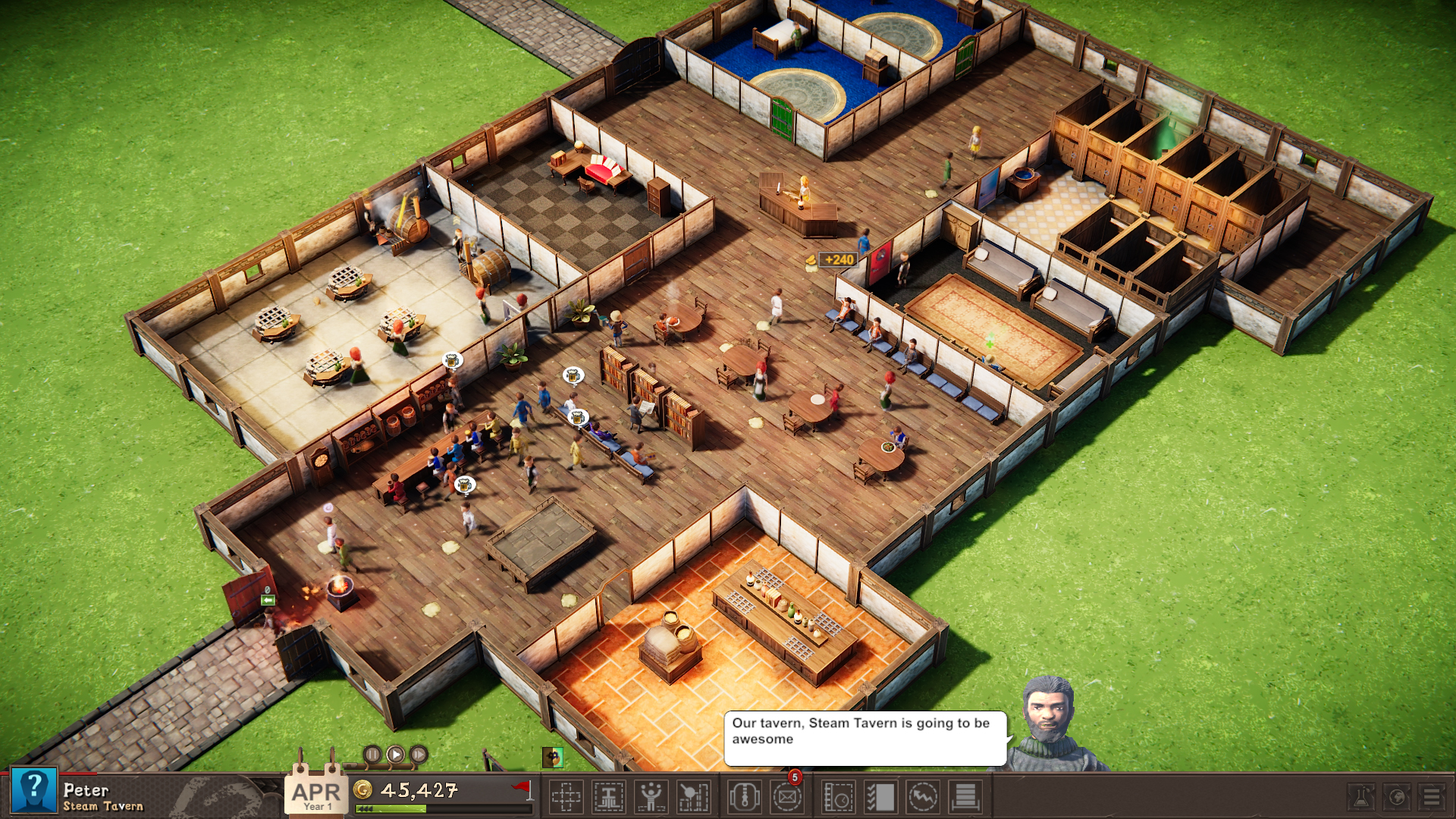Select the research flask icon
This screenshot has height=819, width=1456.
[x=1361, y=797]
